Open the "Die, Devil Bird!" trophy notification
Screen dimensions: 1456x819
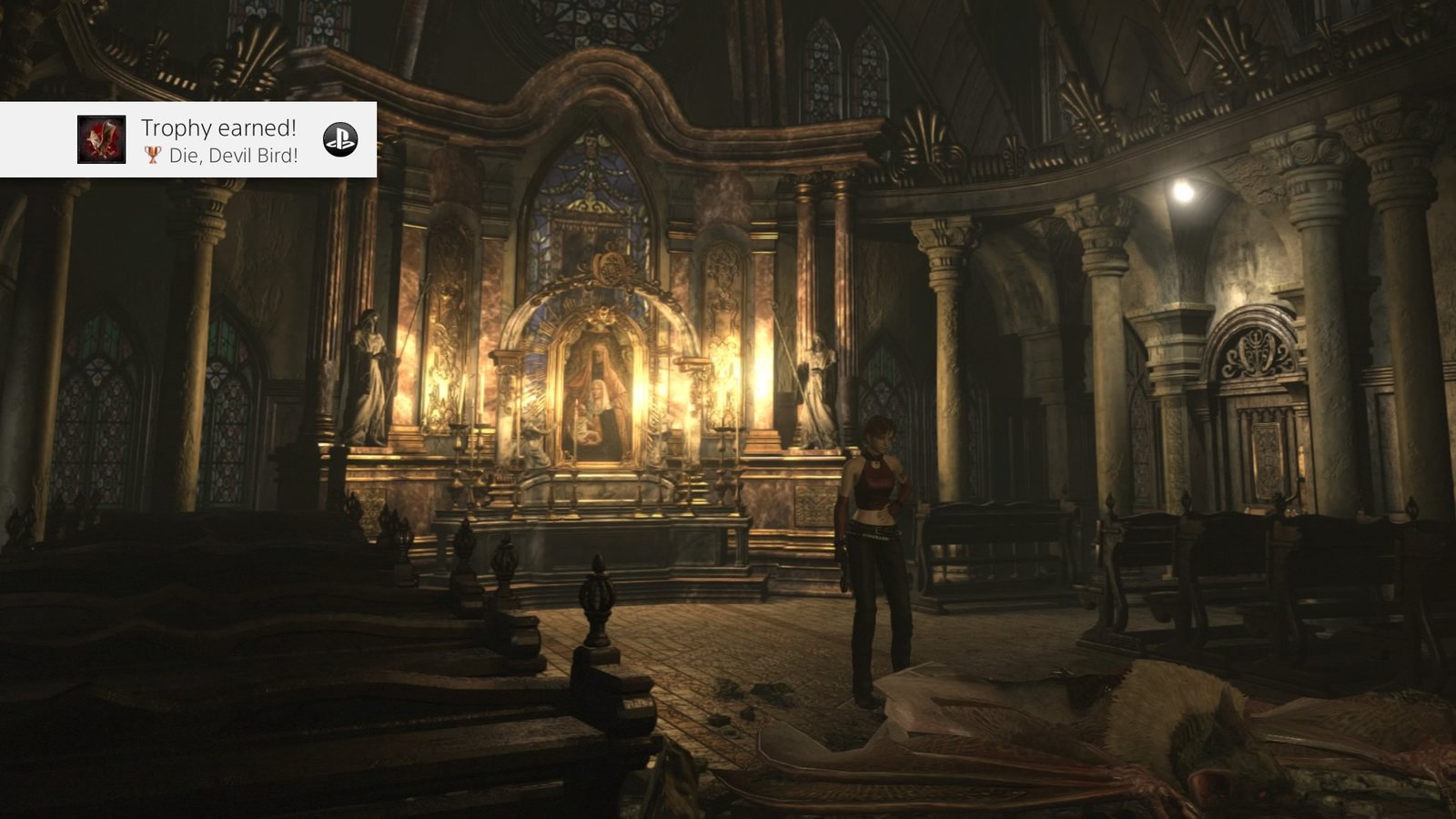pyautogui.click(x=218, y=140)
